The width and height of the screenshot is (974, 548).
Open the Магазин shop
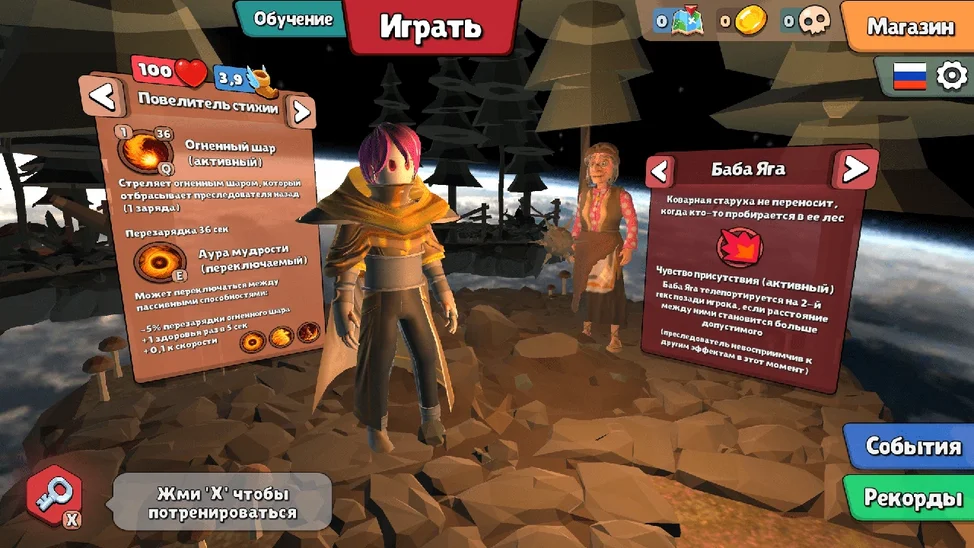(x=909, y=26)
